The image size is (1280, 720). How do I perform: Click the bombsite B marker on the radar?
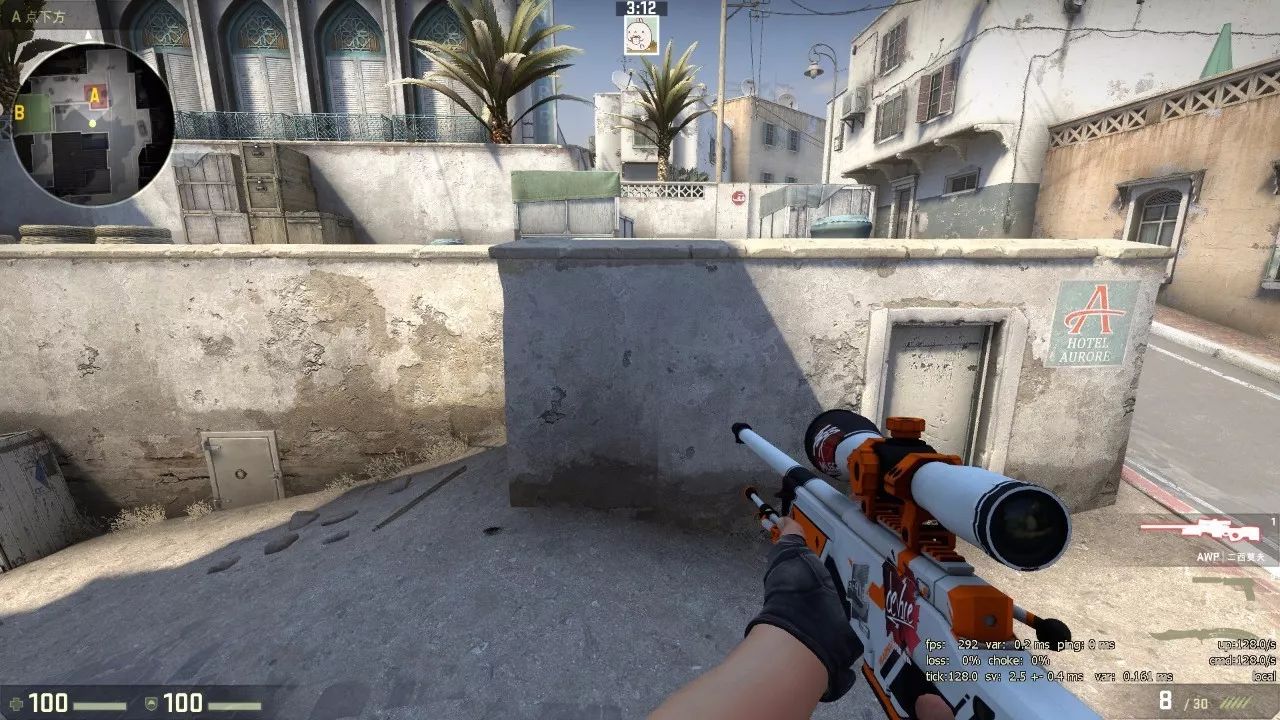(18, 113)
